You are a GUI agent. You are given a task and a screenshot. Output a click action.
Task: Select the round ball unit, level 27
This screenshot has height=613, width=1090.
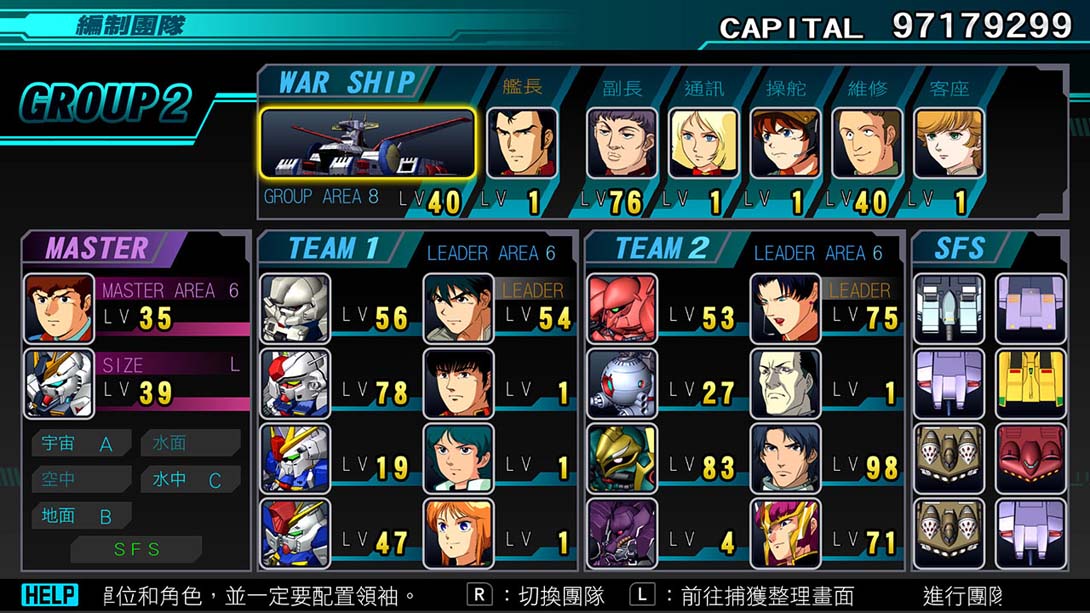coord(622,384)
